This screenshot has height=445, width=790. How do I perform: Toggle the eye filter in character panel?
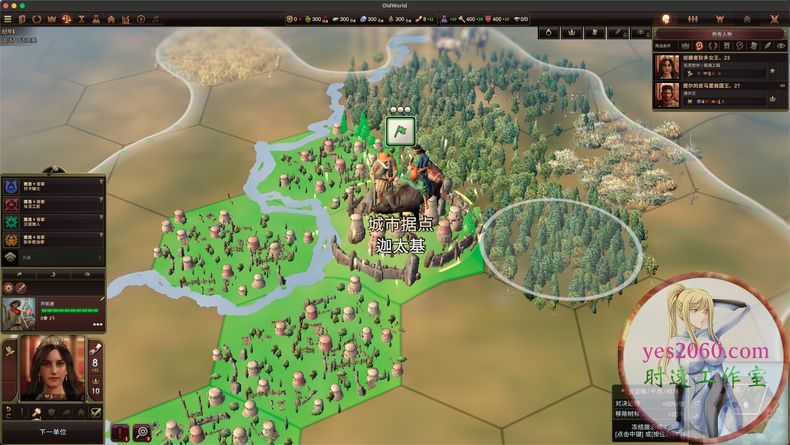coord(781,46)
